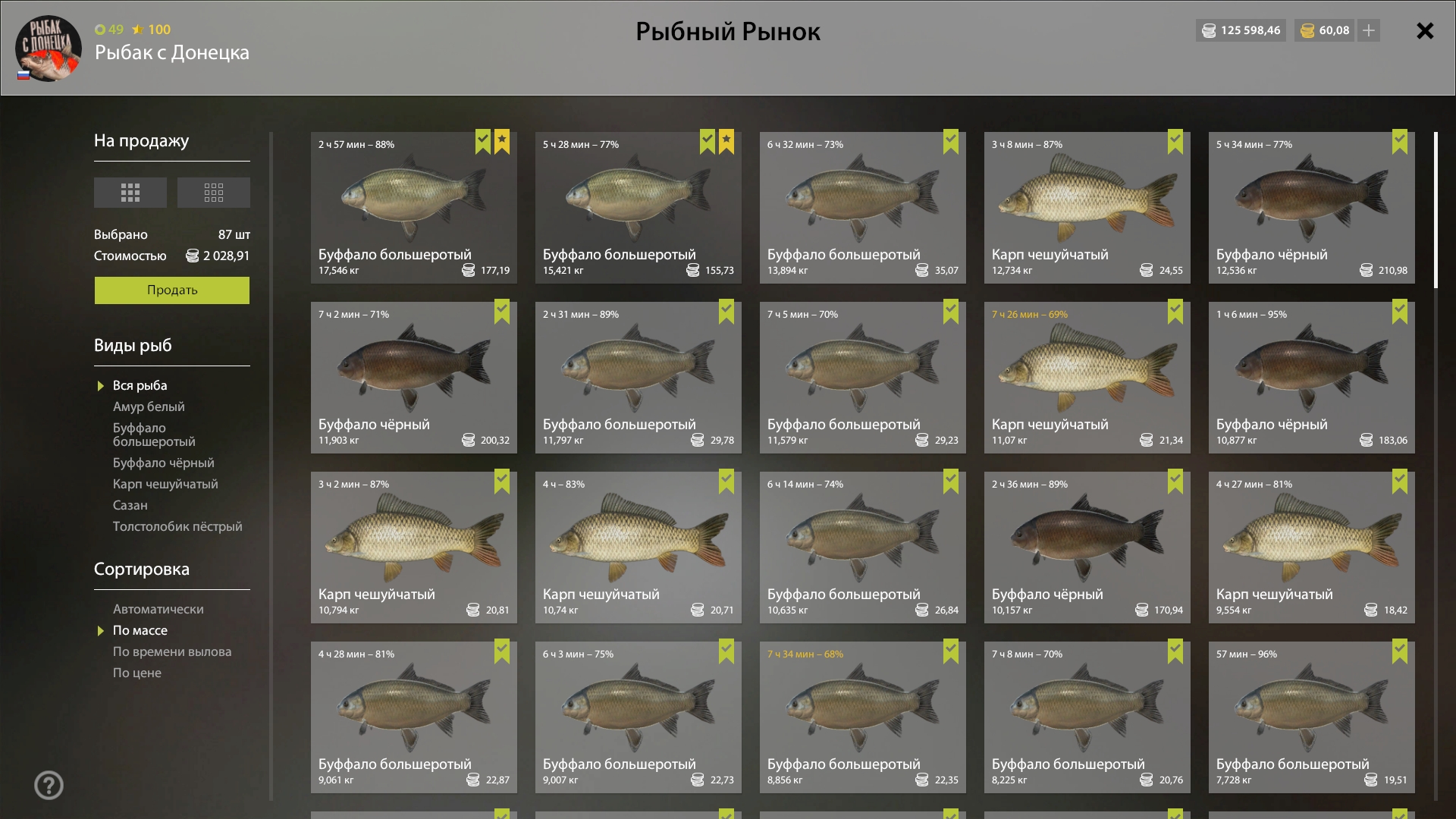Viewport: 1456px width, 819px height.
Task: Click the 7,728 кг Буффало большеротый card
Action: 1311,717
